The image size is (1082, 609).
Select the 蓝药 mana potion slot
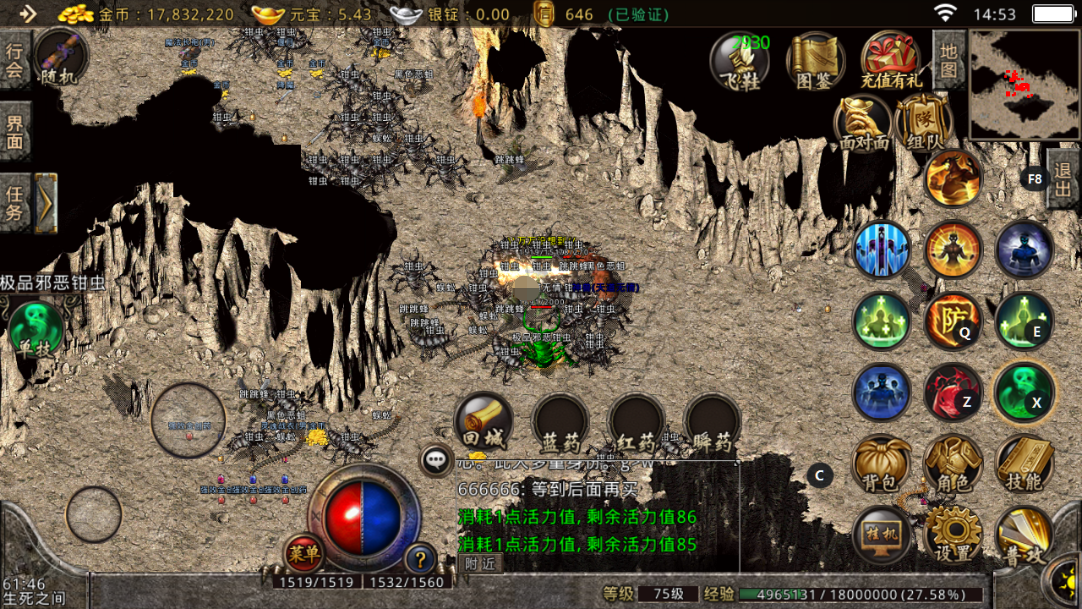point(560,422)
